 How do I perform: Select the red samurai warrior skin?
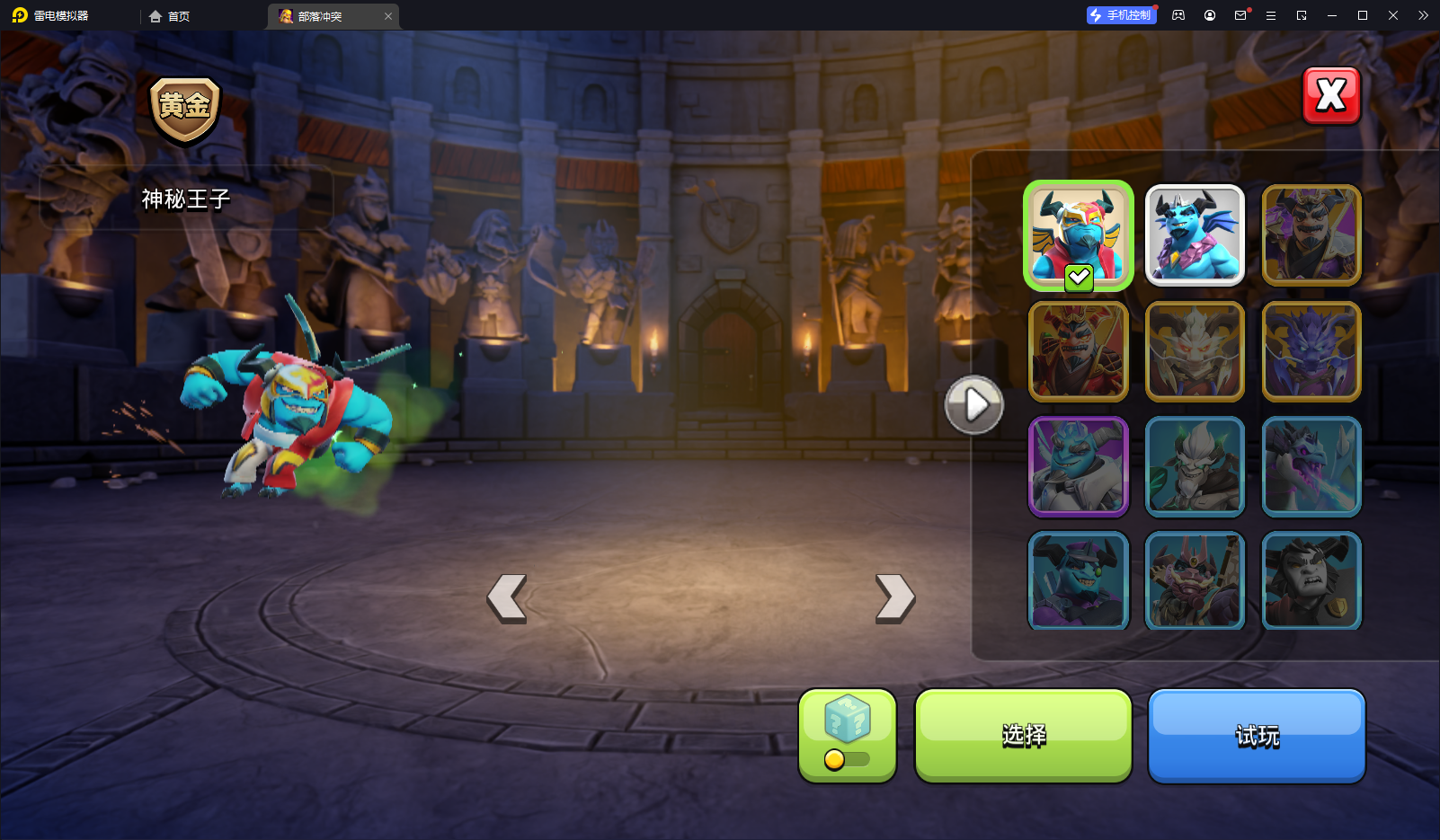click(x=1078, y=351)
